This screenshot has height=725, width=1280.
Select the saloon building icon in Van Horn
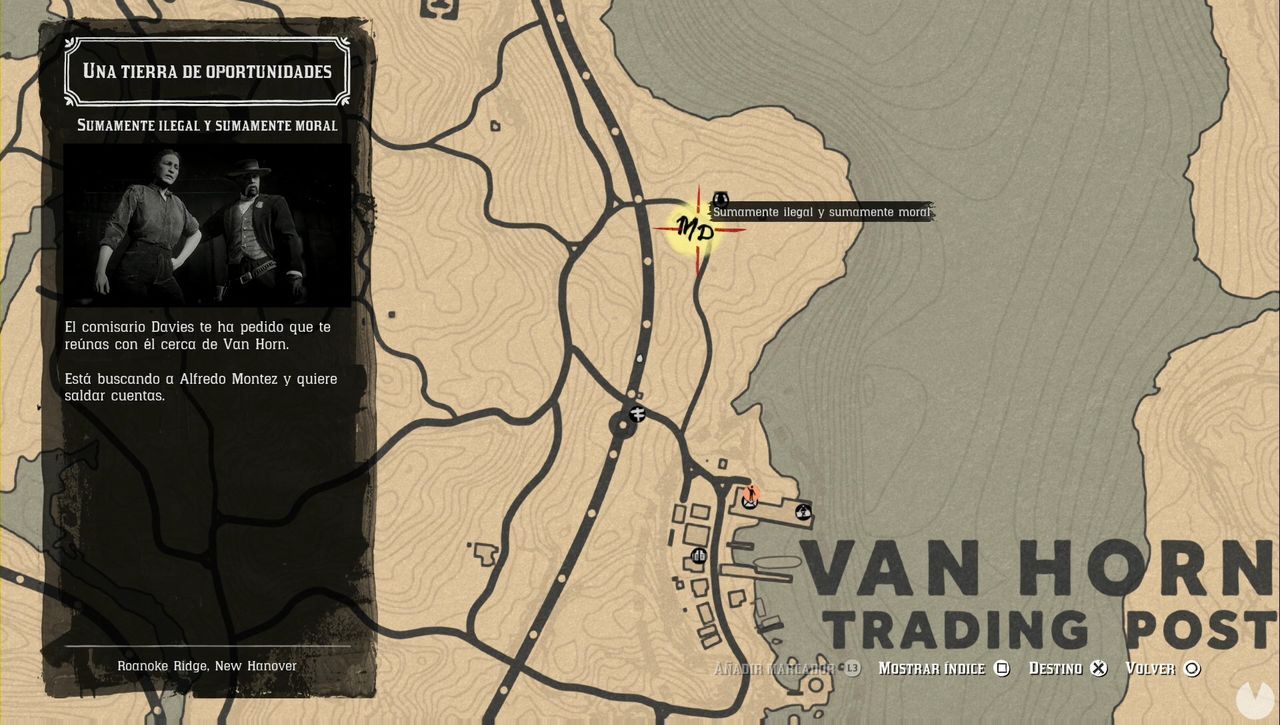698,555
